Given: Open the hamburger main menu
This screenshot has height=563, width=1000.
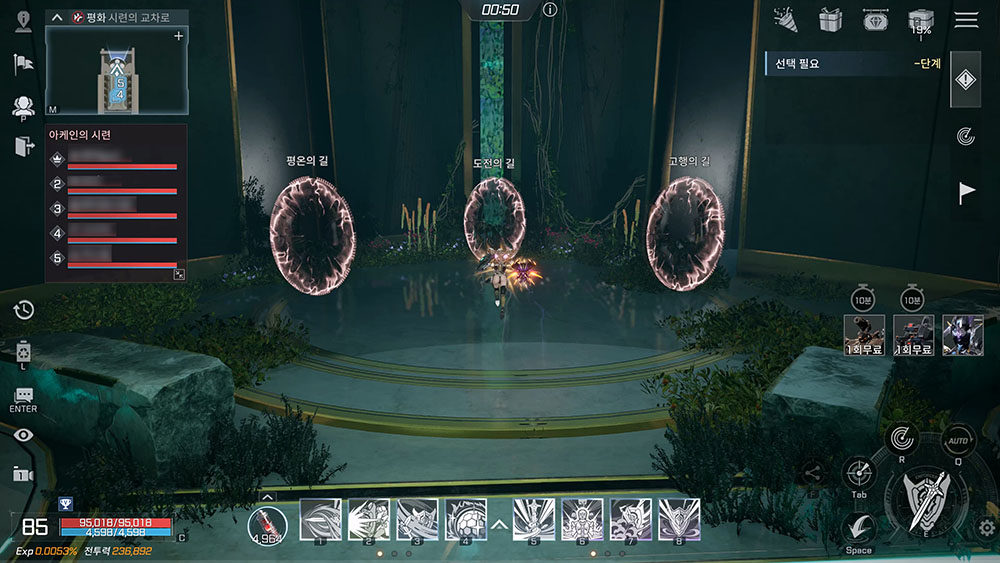Looking at the screenshot, I should click(x=966, y=20).
